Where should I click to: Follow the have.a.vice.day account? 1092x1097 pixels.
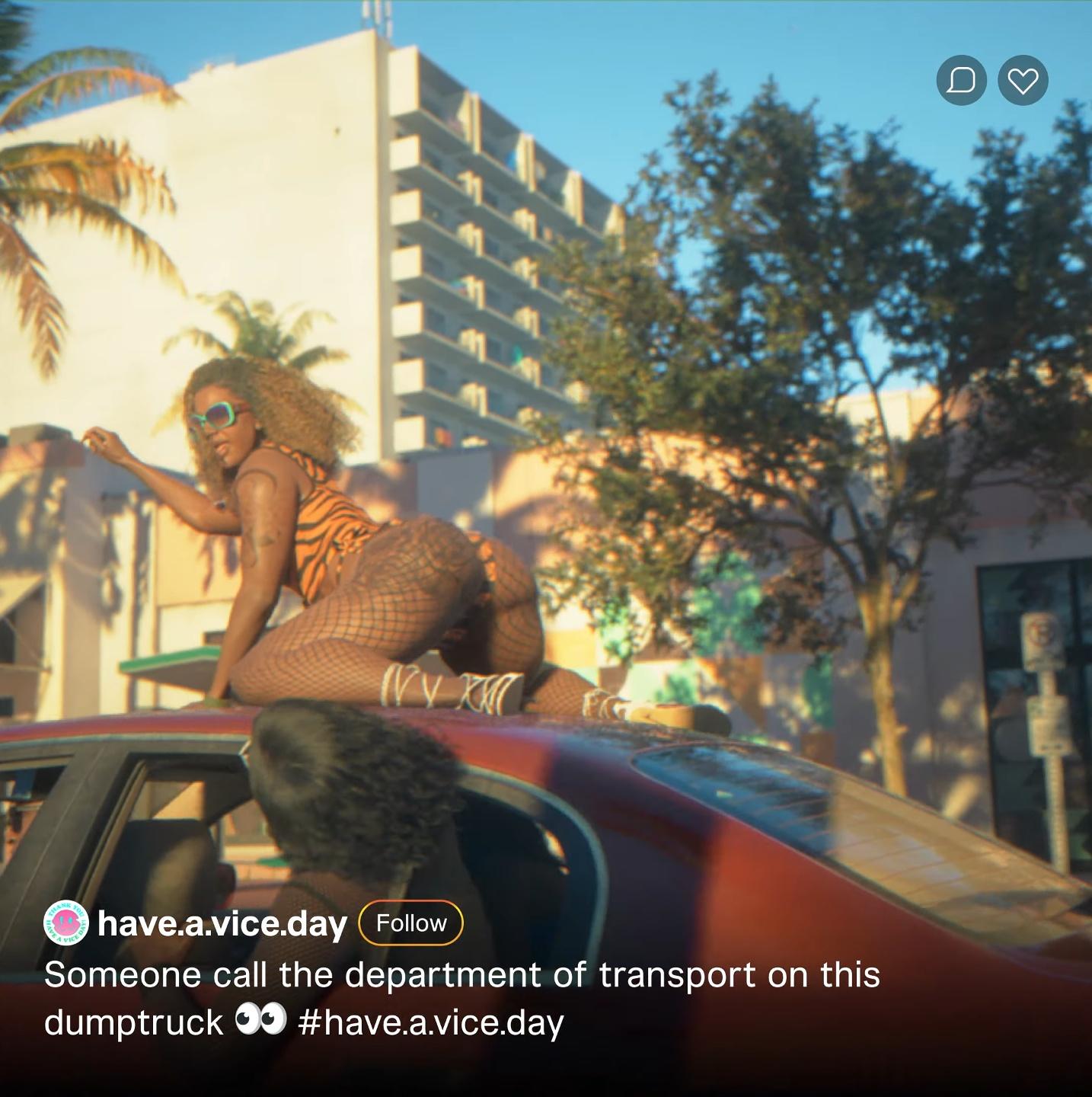410,923
